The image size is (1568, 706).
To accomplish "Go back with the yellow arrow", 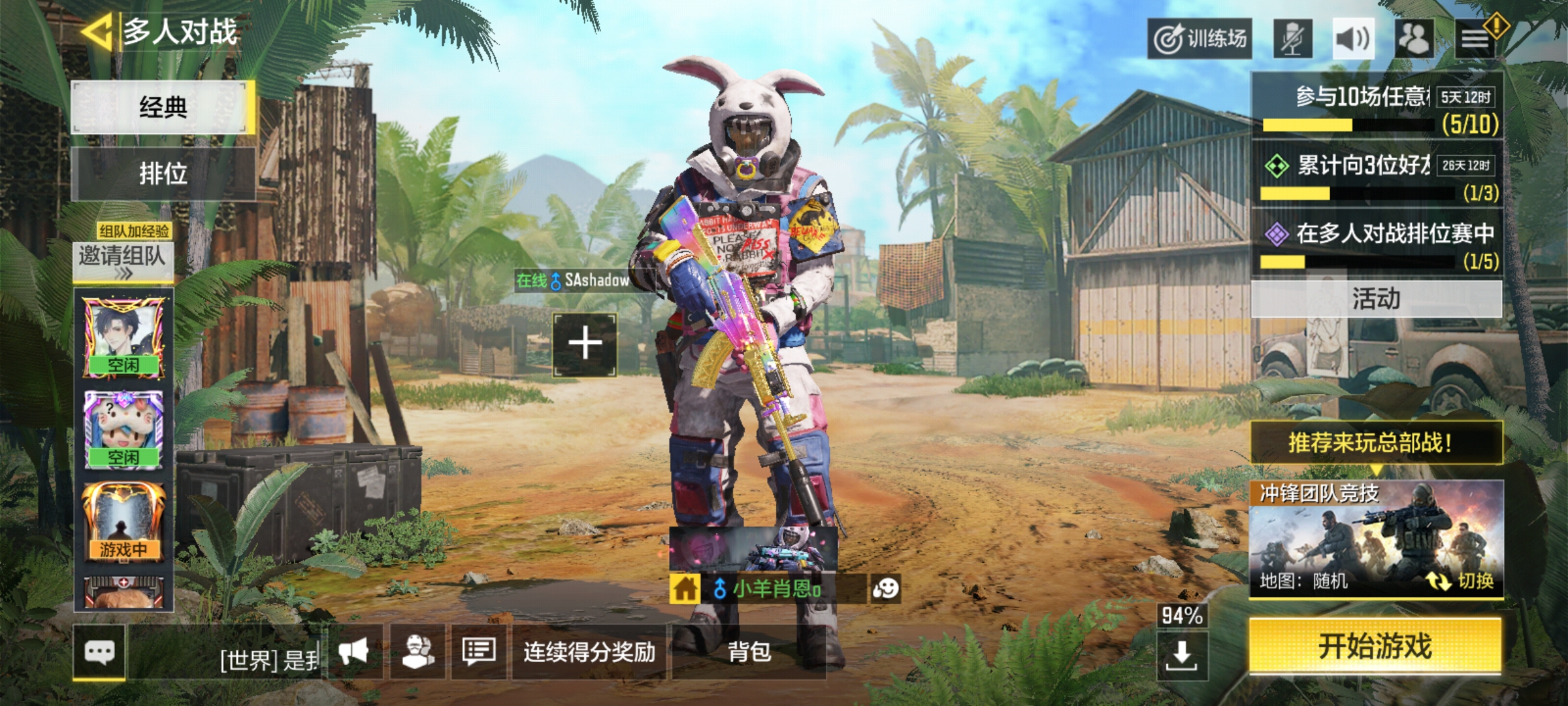I will [x=97, y=31].
